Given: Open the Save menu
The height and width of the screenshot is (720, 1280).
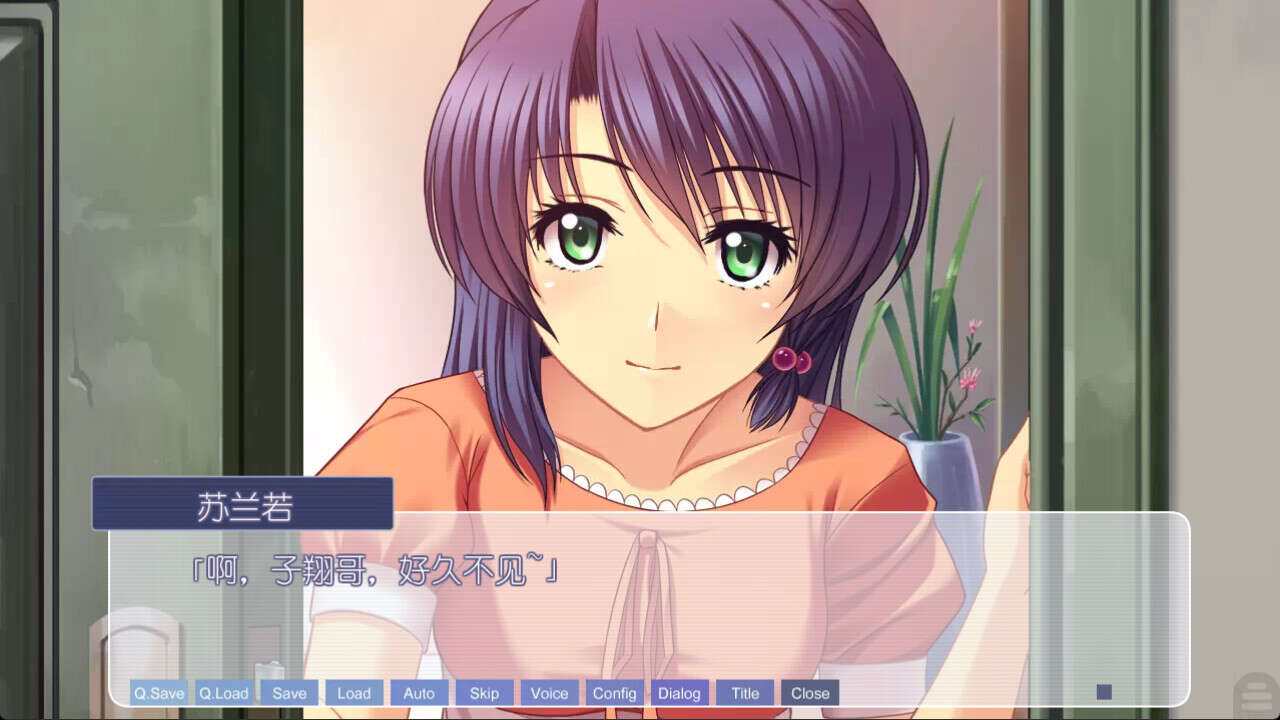Looking at the screenshot, I should [289, 692].
